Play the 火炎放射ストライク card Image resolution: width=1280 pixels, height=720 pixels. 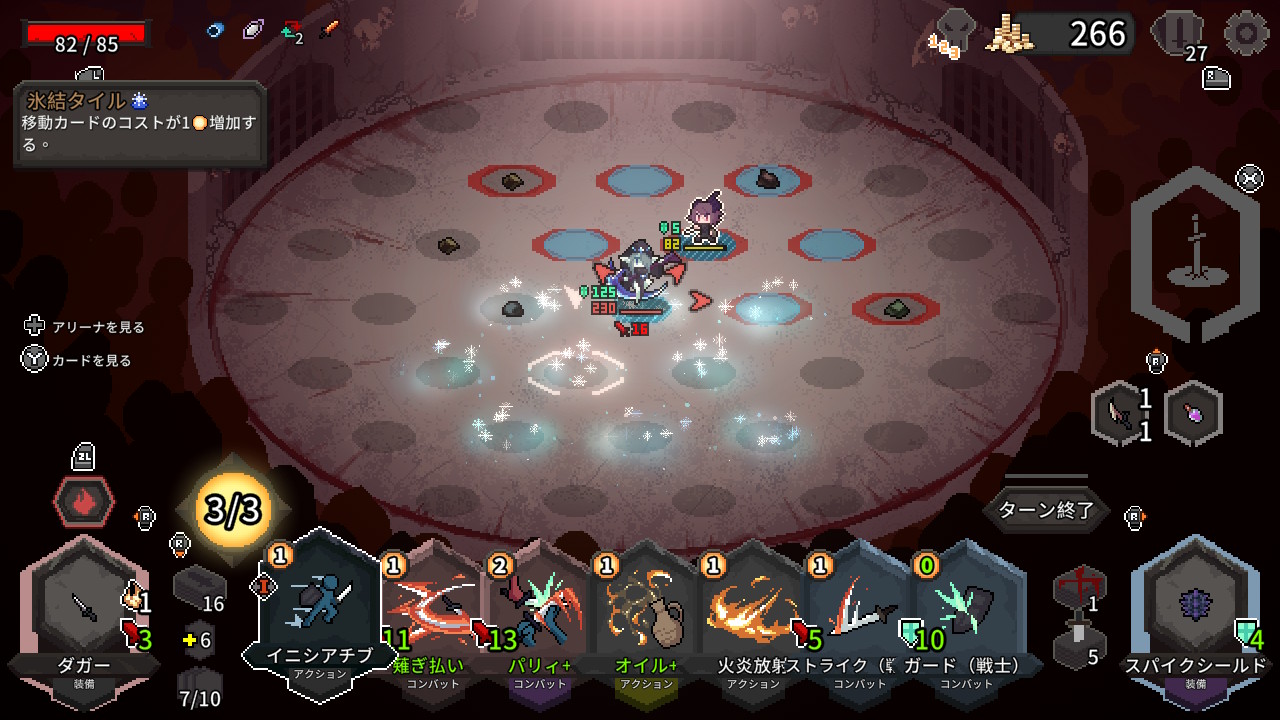click(x=748, y=615)
